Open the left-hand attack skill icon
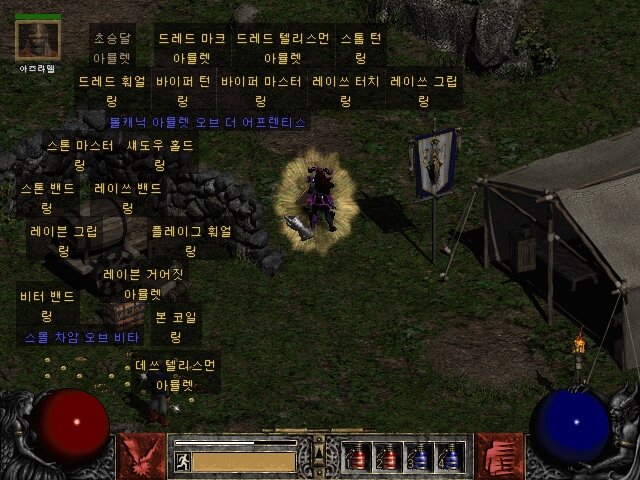640x480 pixels. (140, 455)
